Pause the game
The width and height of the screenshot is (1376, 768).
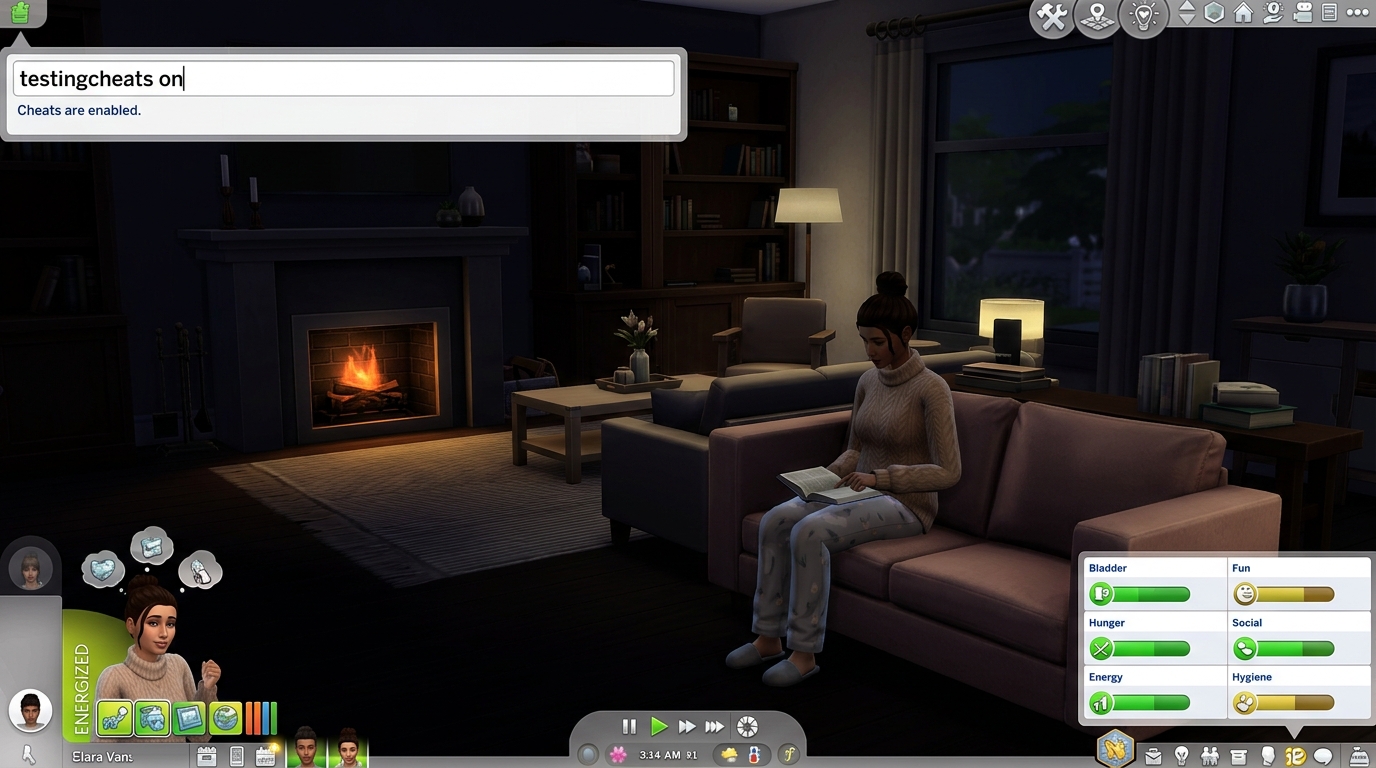tap(629, 725)
